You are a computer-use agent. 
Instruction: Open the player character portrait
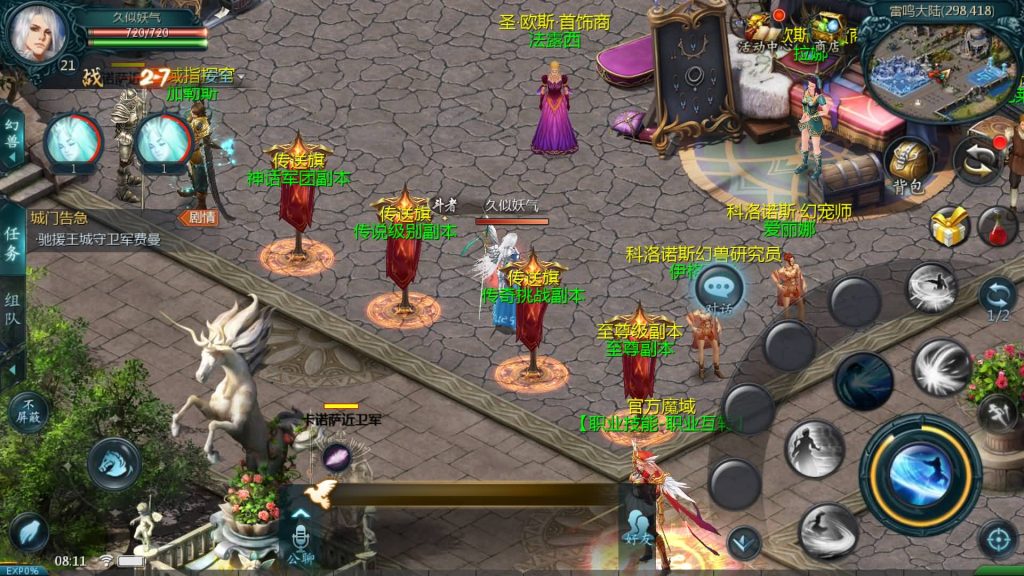coord(40,33)
